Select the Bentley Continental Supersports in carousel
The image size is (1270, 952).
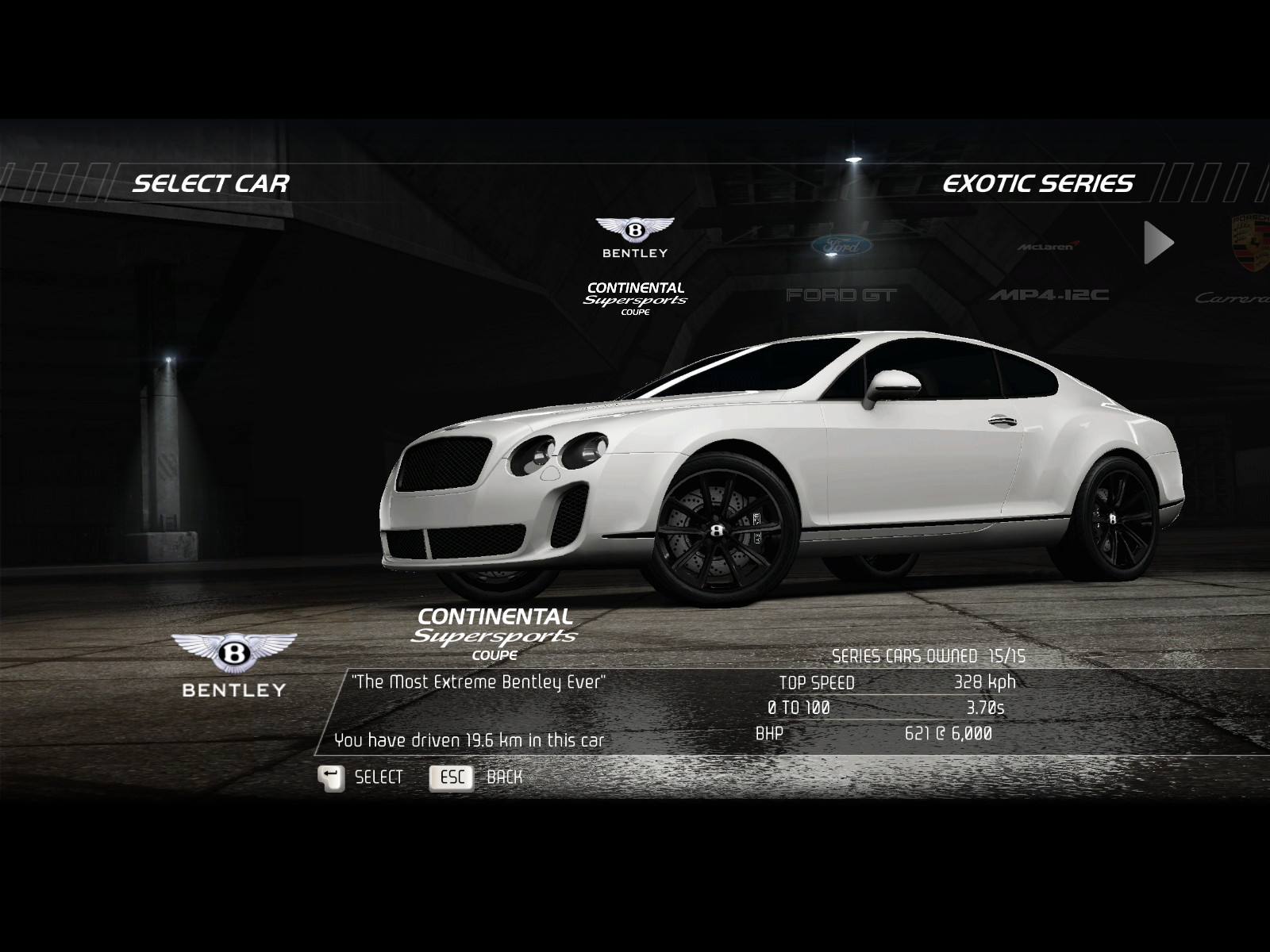click(635, 266)
